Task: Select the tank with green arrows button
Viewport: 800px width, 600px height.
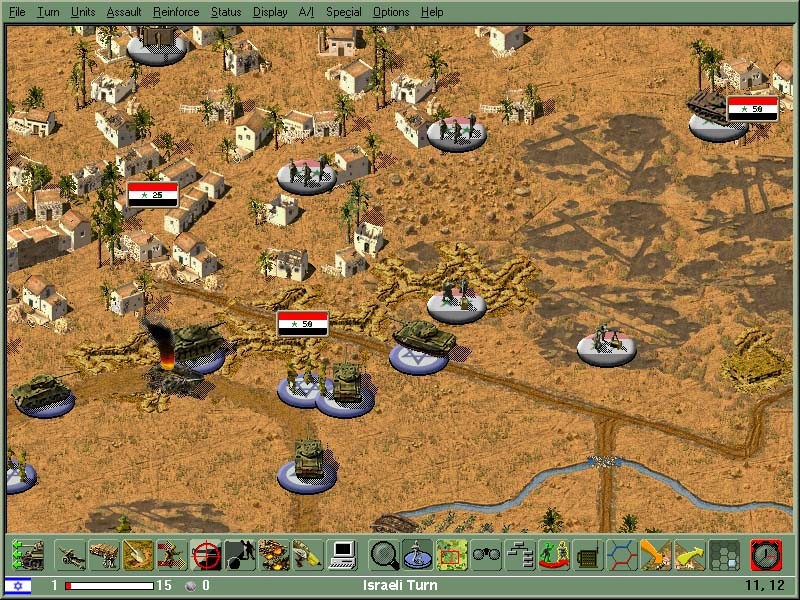Action: [x=28, y=554]
